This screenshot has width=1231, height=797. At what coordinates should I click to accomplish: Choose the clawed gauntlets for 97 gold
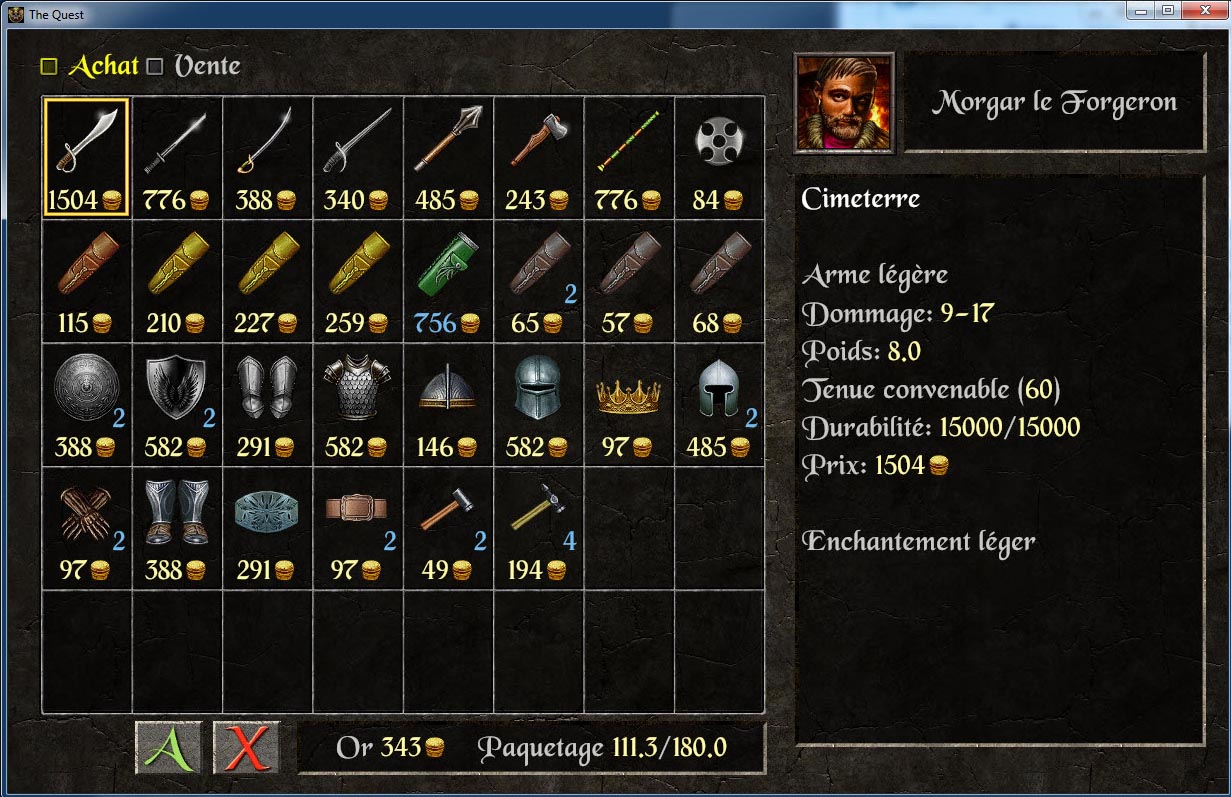coord(86,528)
